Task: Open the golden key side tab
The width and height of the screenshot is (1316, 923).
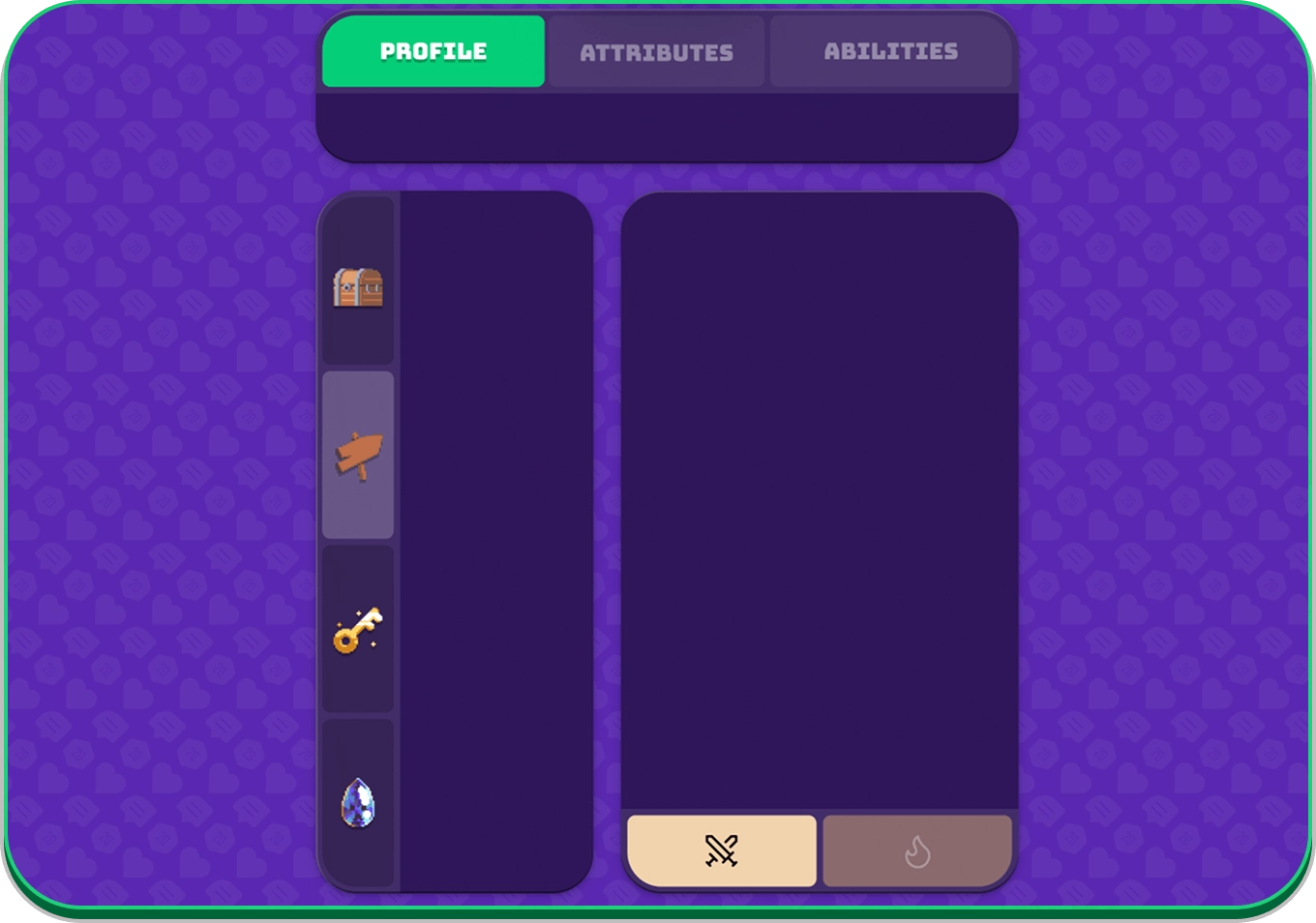Action: [358, 629]
